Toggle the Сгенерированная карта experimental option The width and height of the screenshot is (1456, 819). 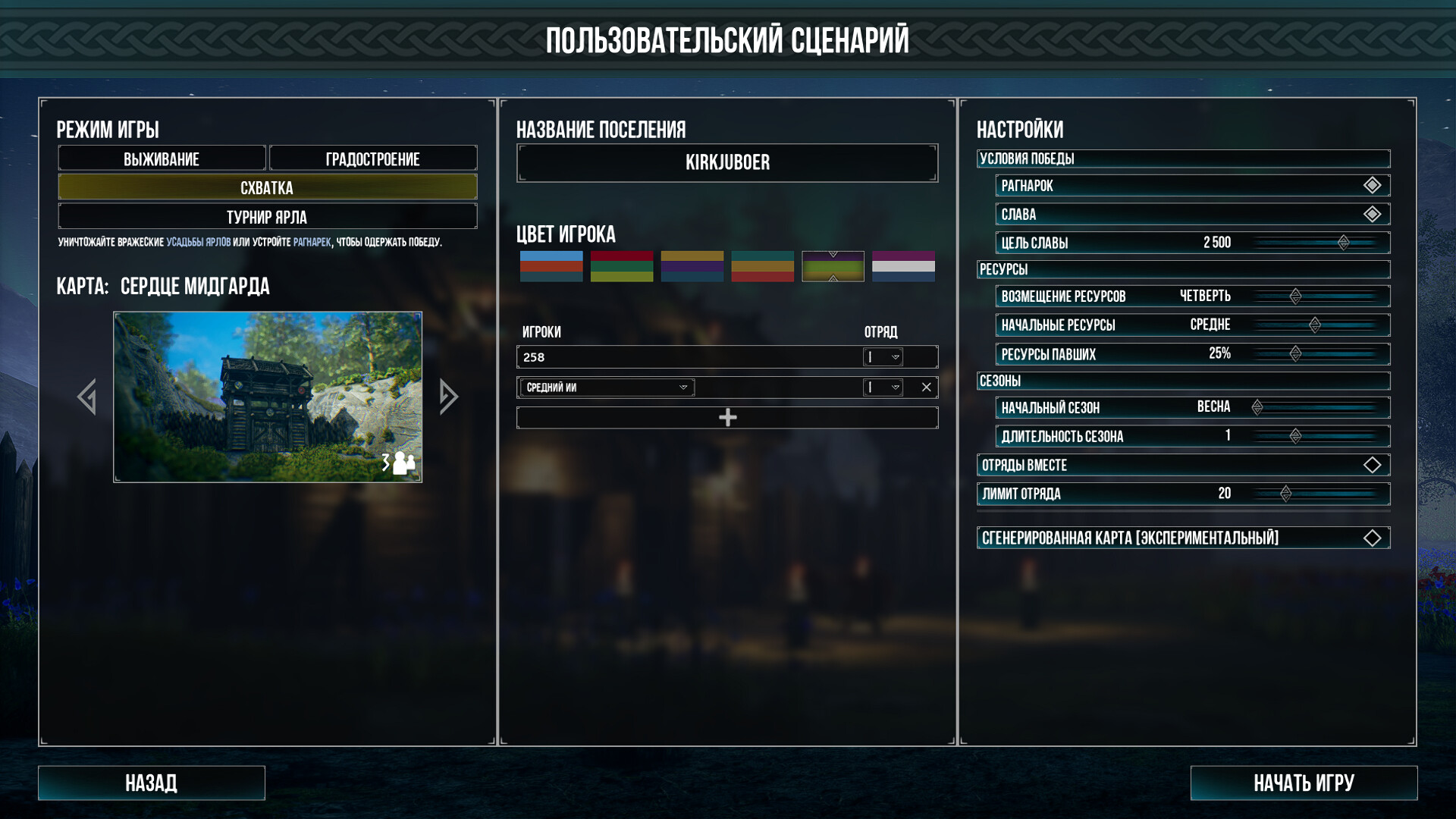(x=1372, y=538)
